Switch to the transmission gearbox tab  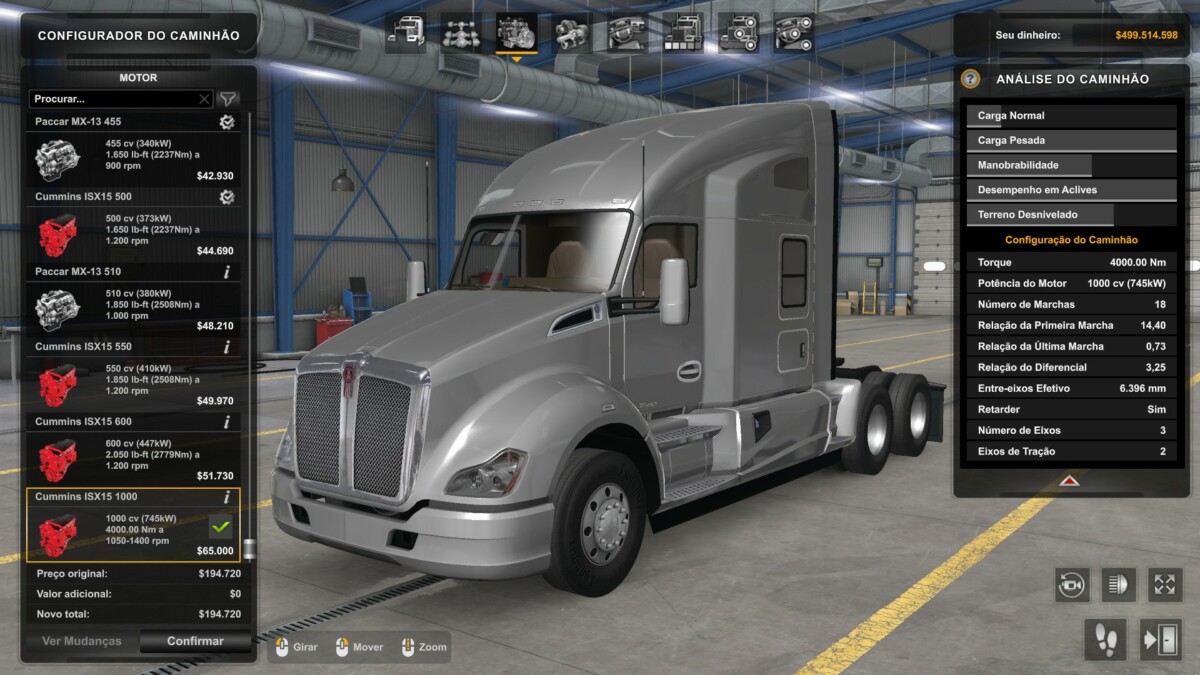point(571,33)
